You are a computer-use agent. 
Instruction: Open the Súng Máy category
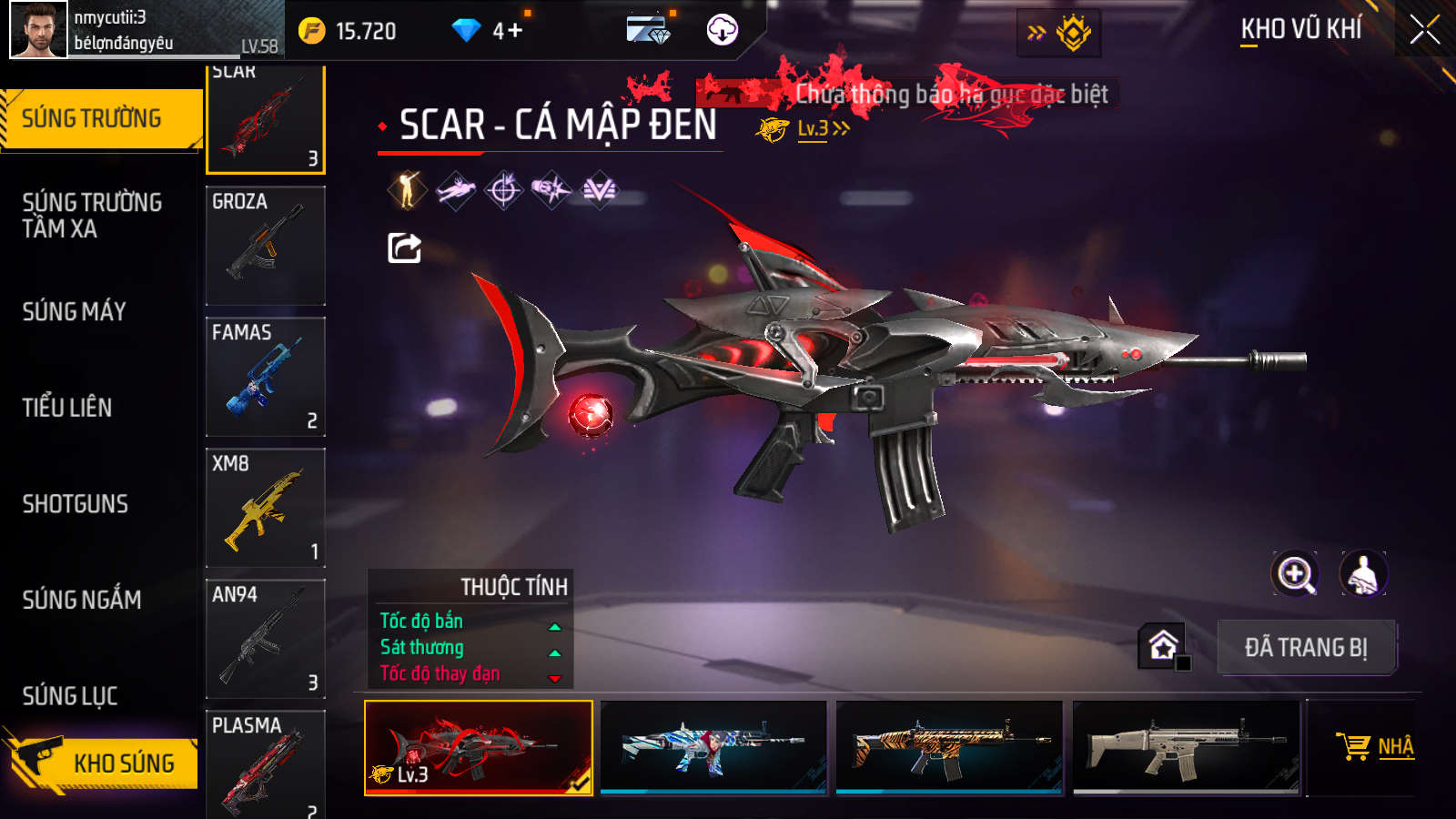tap(75, 312)
